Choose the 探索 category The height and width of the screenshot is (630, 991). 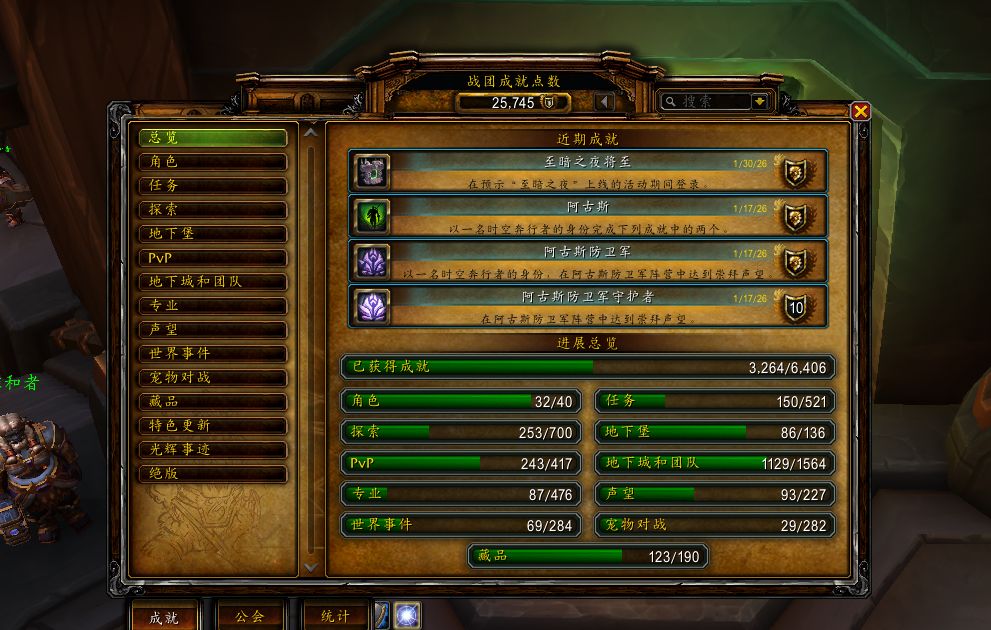(213, 210)
